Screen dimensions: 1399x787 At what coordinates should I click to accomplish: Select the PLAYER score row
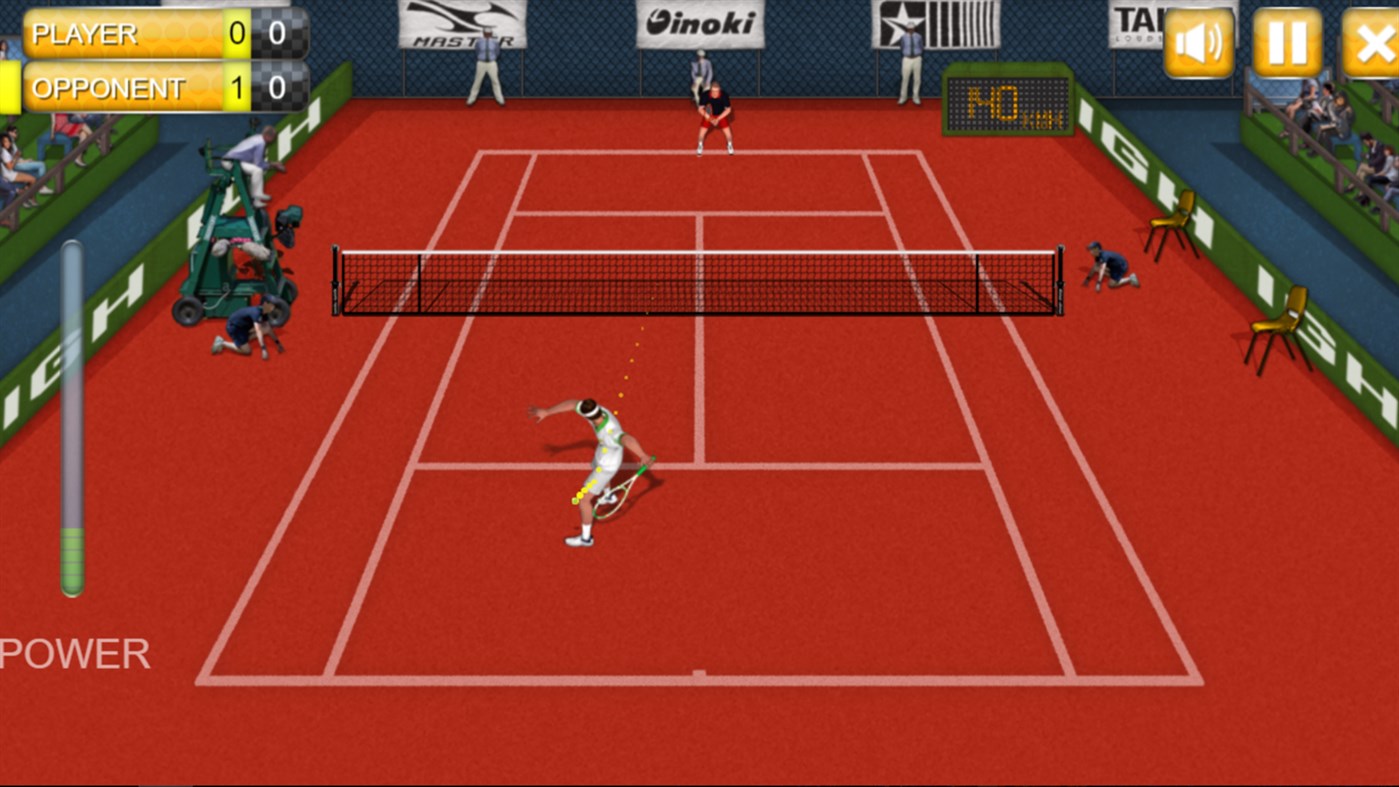[x=120, y=33]
